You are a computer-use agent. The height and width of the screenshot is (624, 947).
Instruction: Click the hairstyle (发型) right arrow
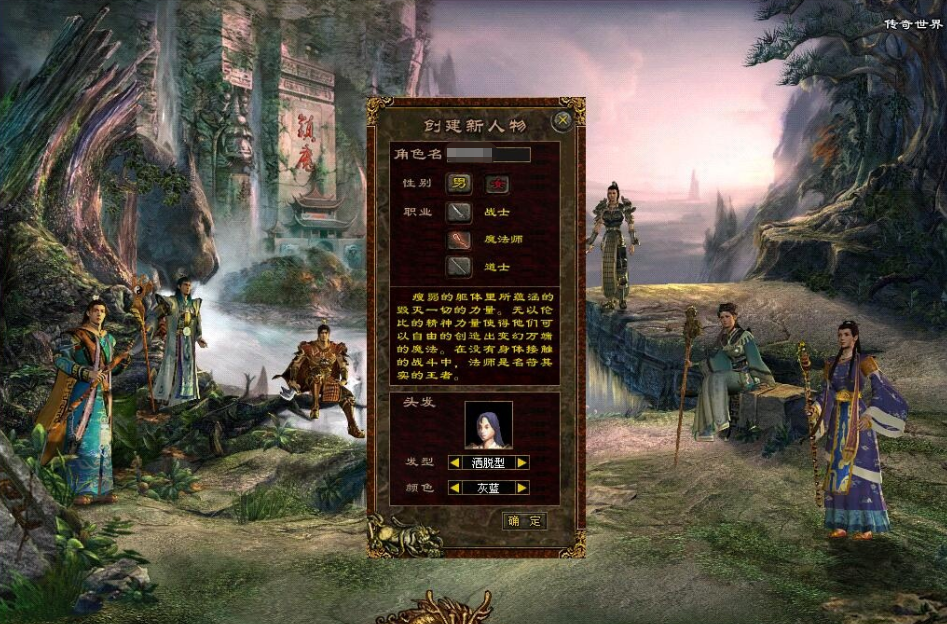(x=522, y=463)
